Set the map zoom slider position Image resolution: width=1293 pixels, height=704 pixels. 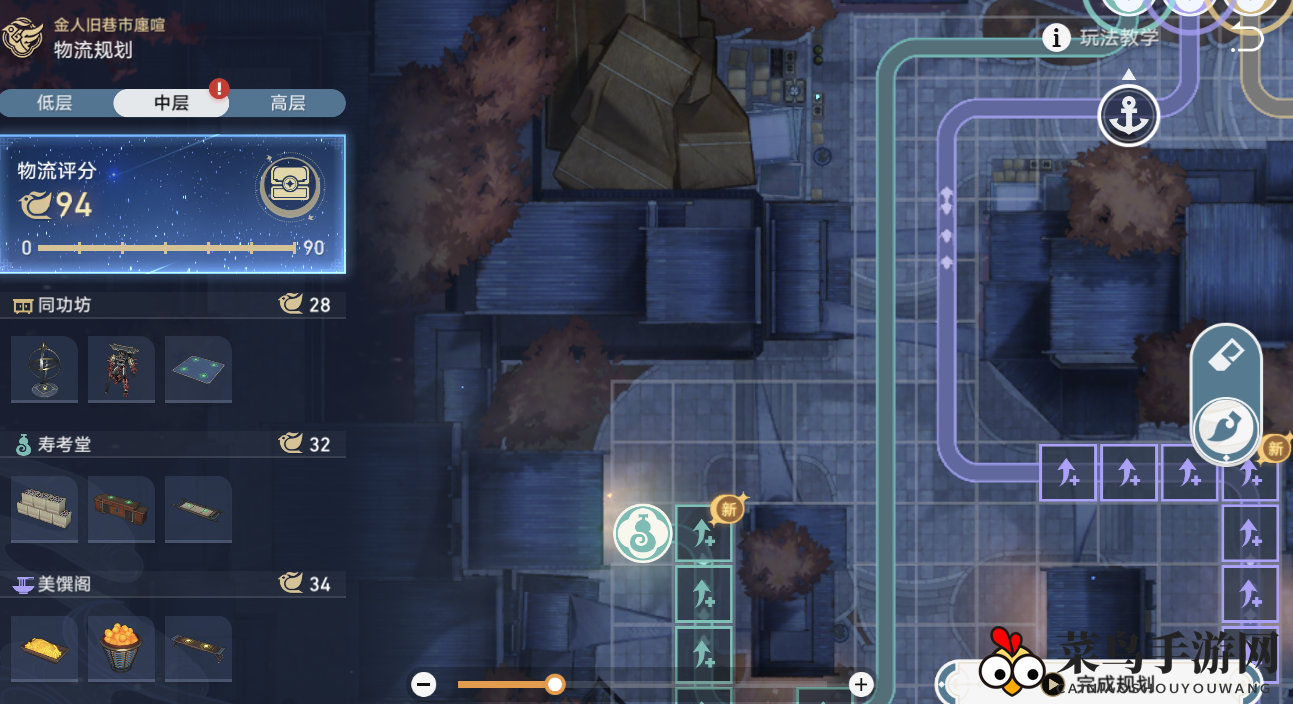point(555,684)
